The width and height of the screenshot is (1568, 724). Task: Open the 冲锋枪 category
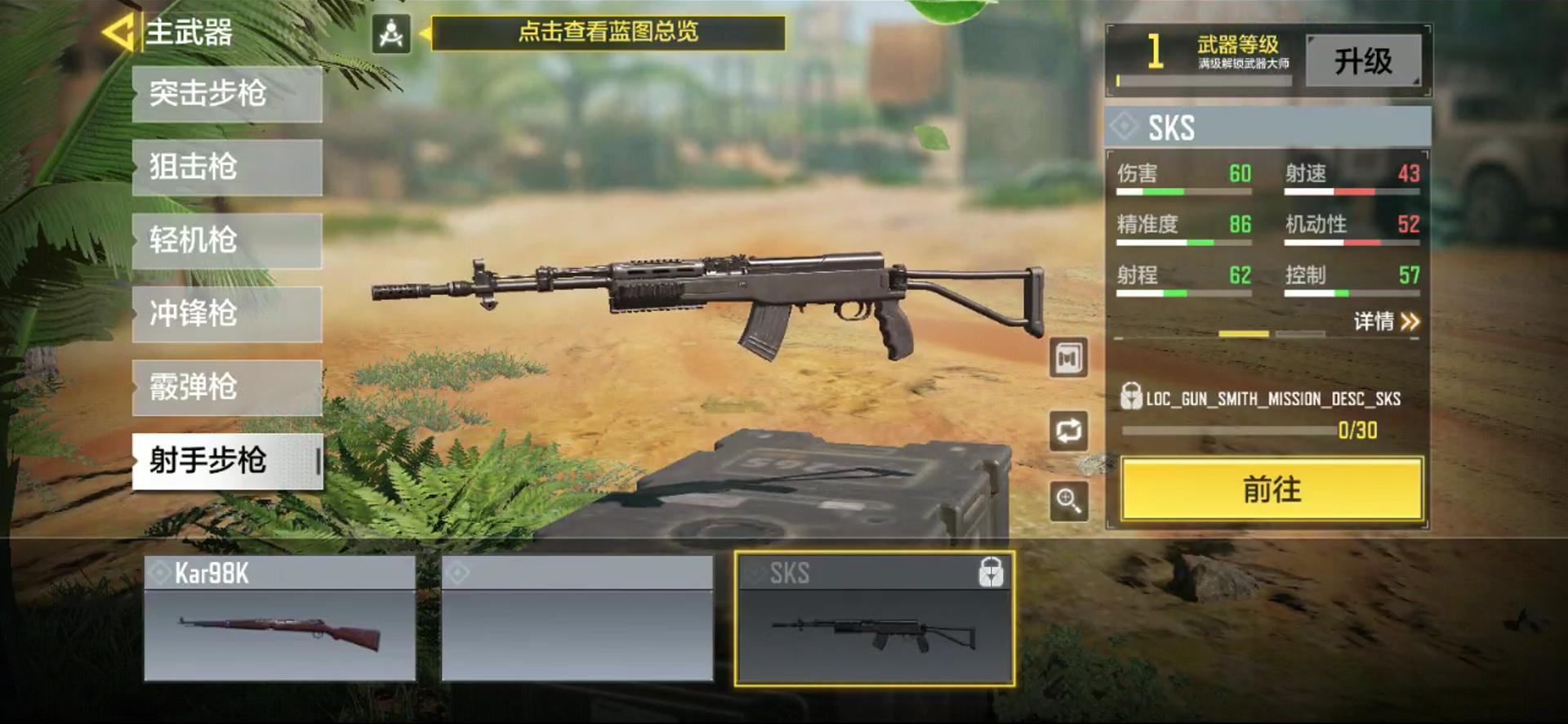[226, 315]
